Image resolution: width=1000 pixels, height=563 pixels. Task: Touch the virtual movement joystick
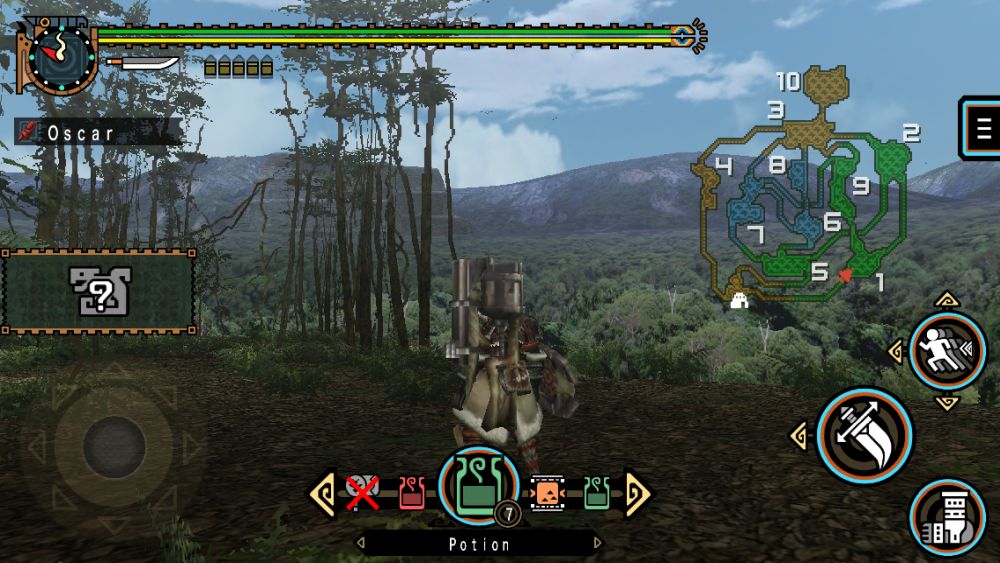[114, 446]
